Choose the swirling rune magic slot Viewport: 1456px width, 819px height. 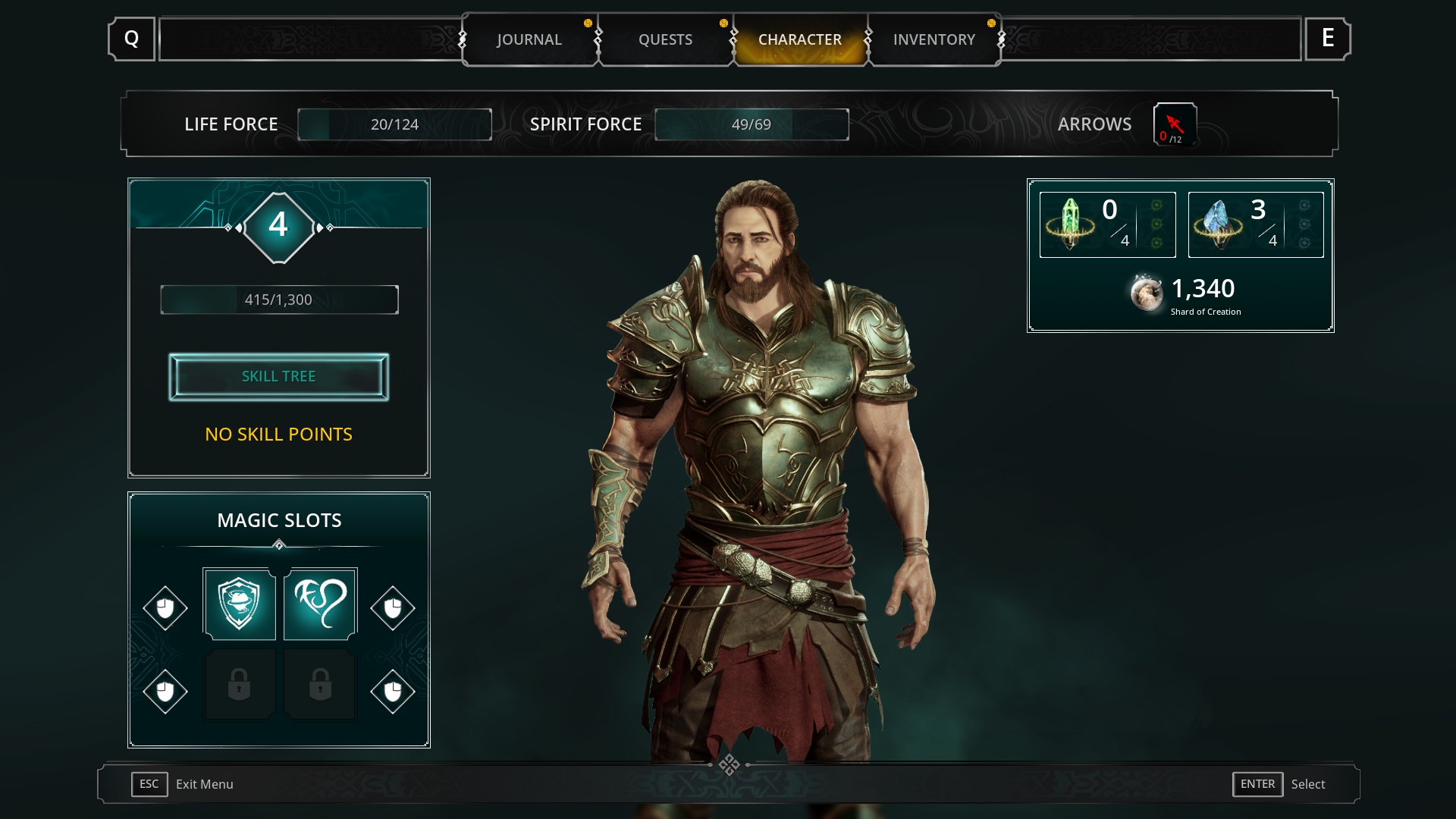tap(320, 604)
